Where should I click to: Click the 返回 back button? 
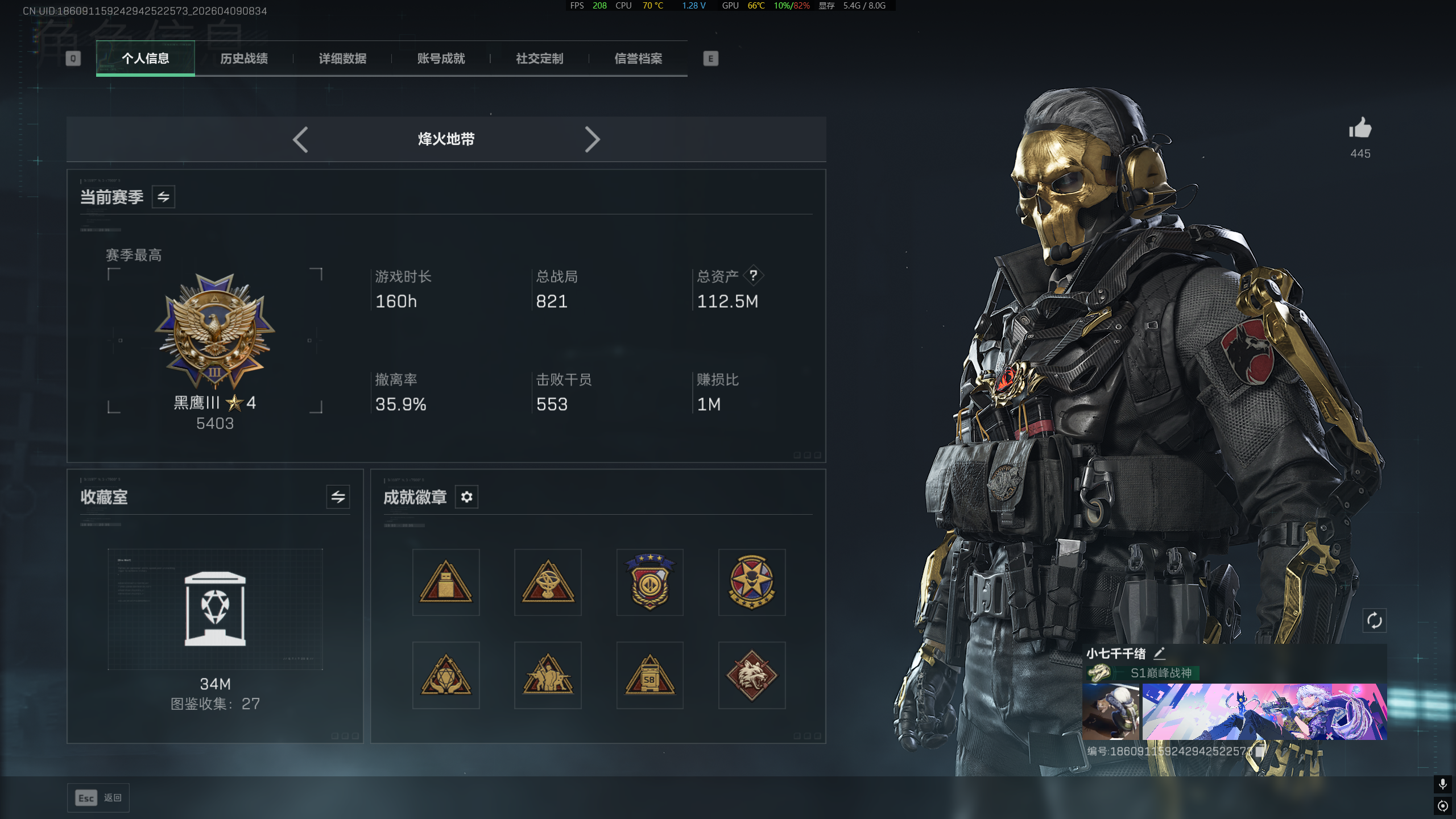pos(98,798)
